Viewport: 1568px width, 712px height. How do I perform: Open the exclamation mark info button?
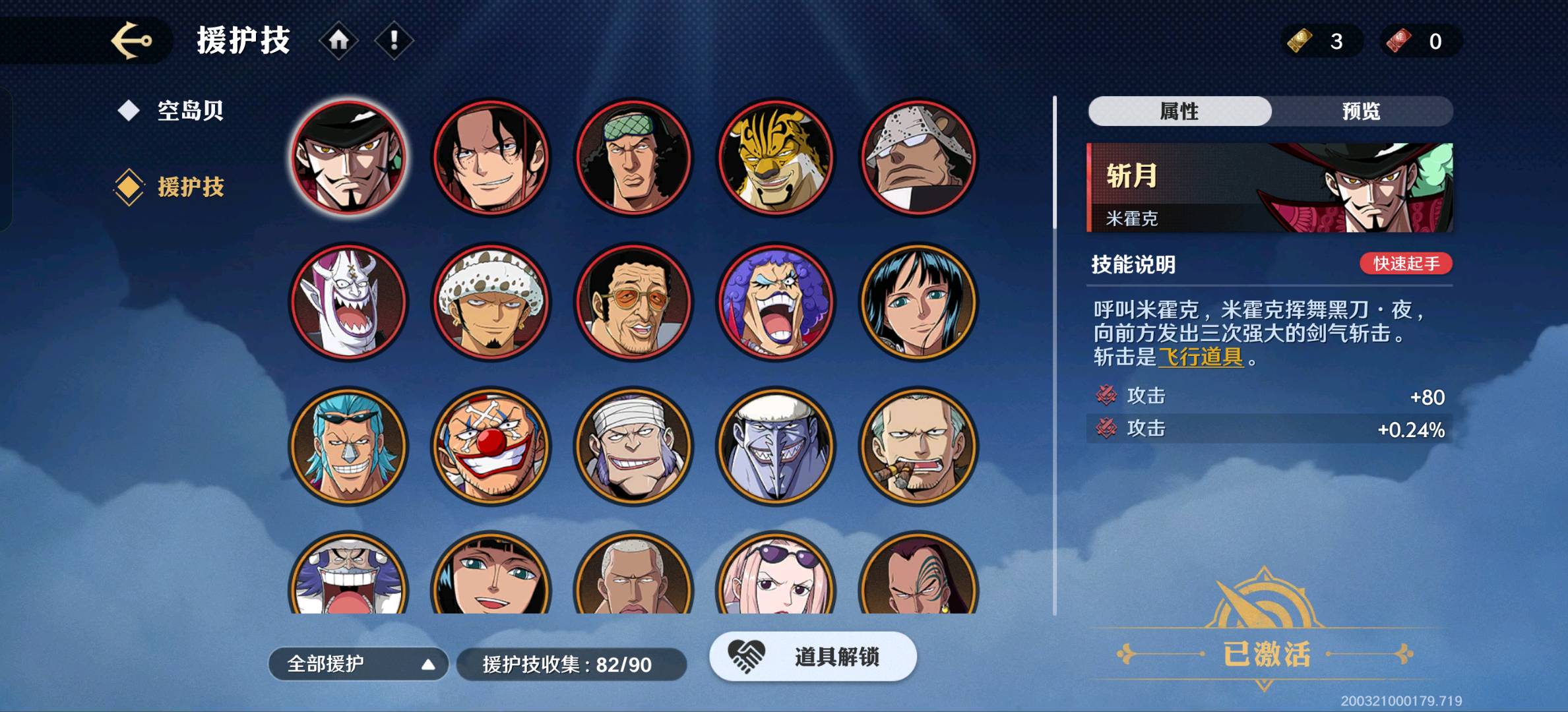(x=394, y=41)
